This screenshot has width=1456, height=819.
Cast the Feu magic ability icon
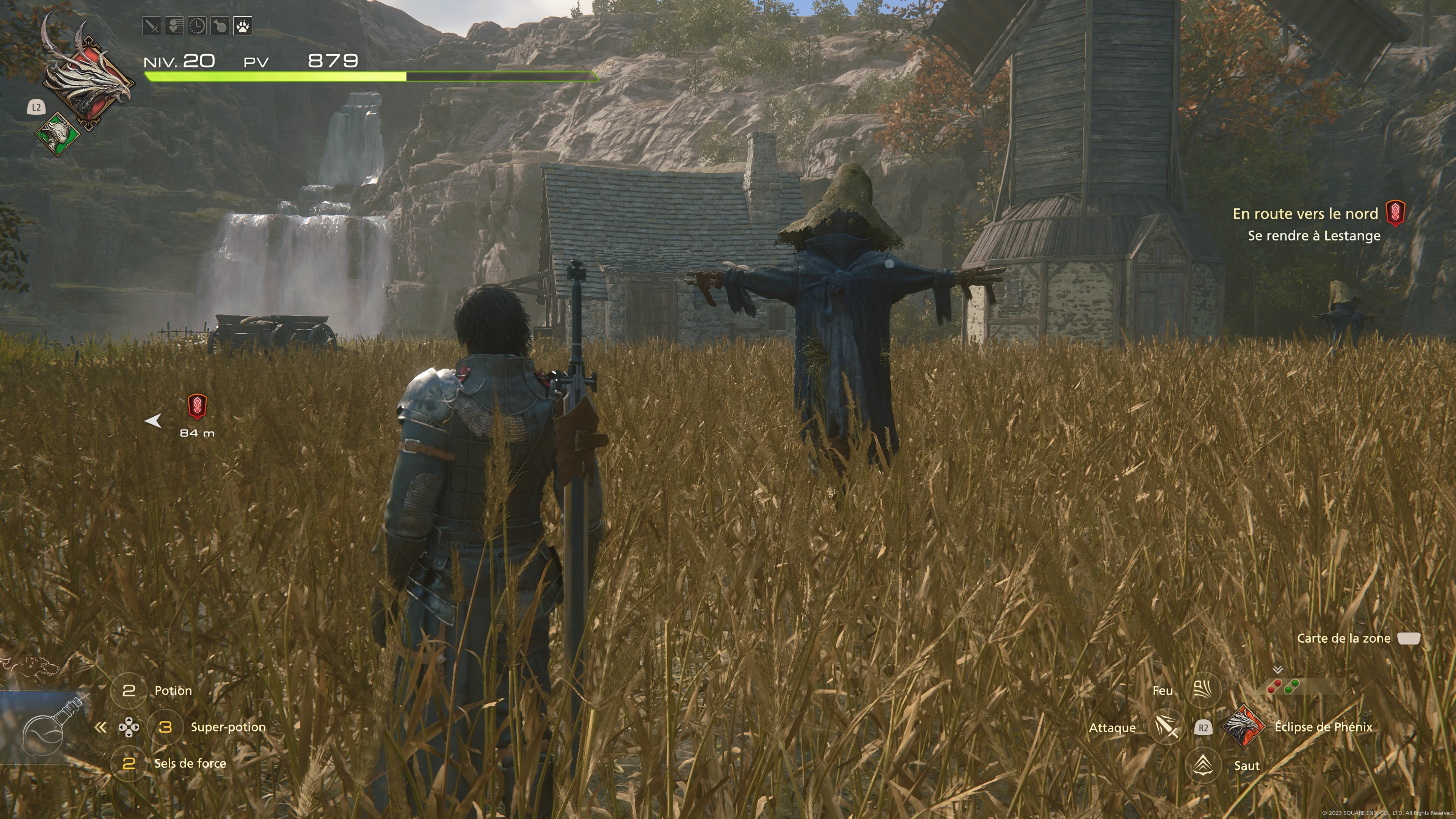pyautogui.click(x=1203, y=690)
